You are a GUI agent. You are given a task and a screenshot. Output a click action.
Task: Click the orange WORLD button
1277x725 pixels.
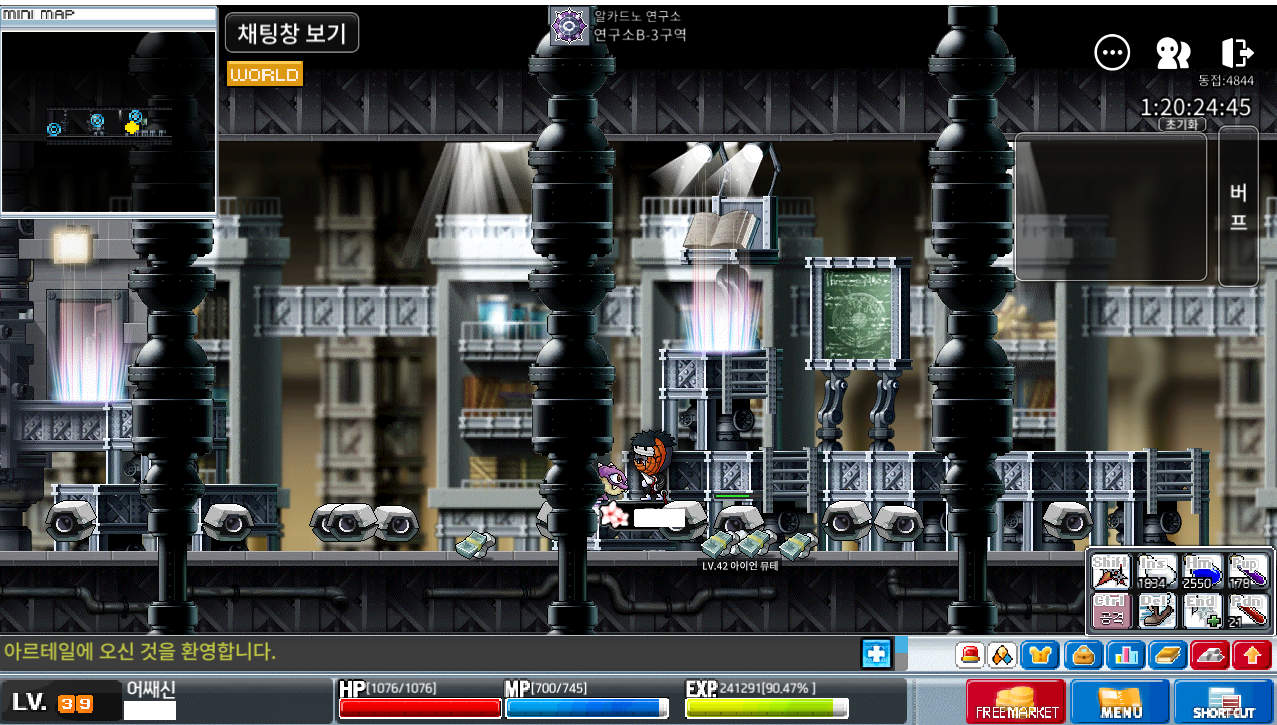click(264, 75)
